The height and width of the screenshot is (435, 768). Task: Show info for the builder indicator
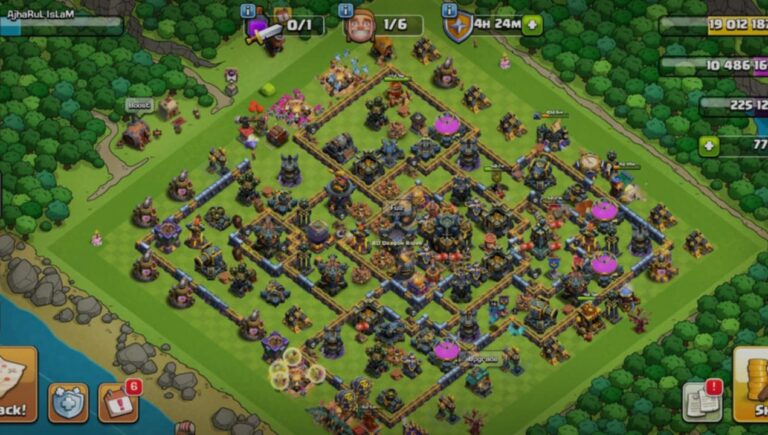346,10
